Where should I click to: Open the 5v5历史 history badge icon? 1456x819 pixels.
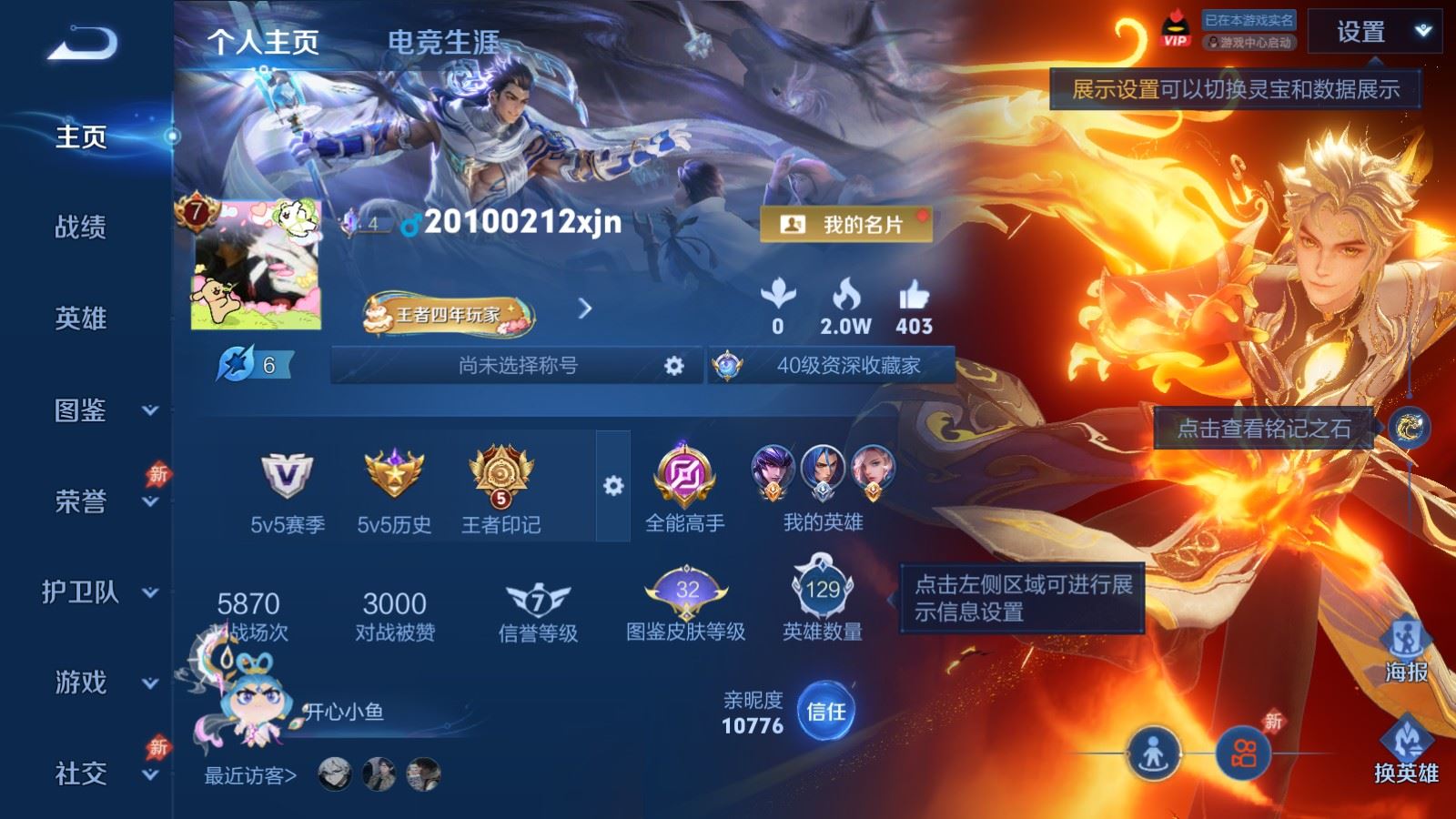coord(395,475)
